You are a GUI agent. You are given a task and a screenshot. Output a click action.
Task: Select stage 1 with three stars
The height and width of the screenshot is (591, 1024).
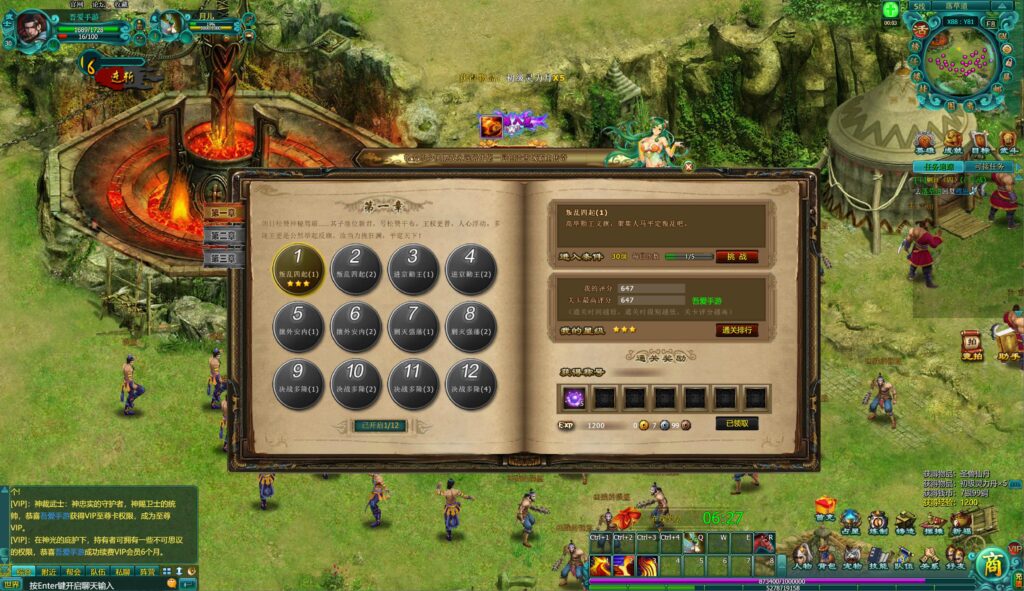pos(299,267)
